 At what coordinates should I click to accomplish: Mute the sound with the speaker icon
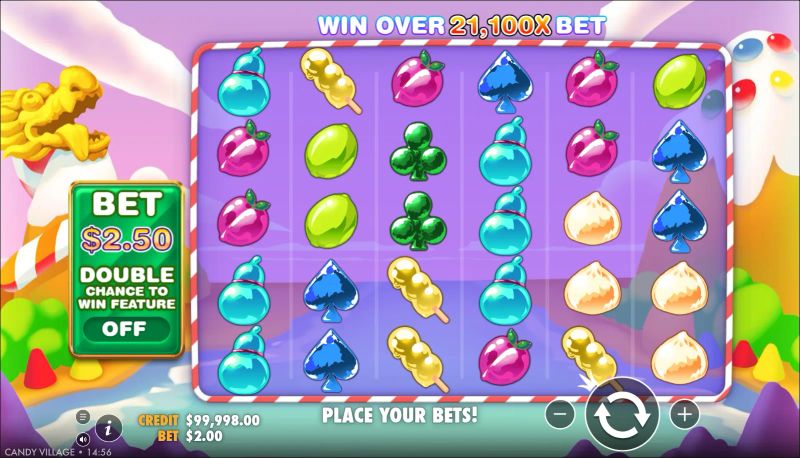[x=83, y=438]
